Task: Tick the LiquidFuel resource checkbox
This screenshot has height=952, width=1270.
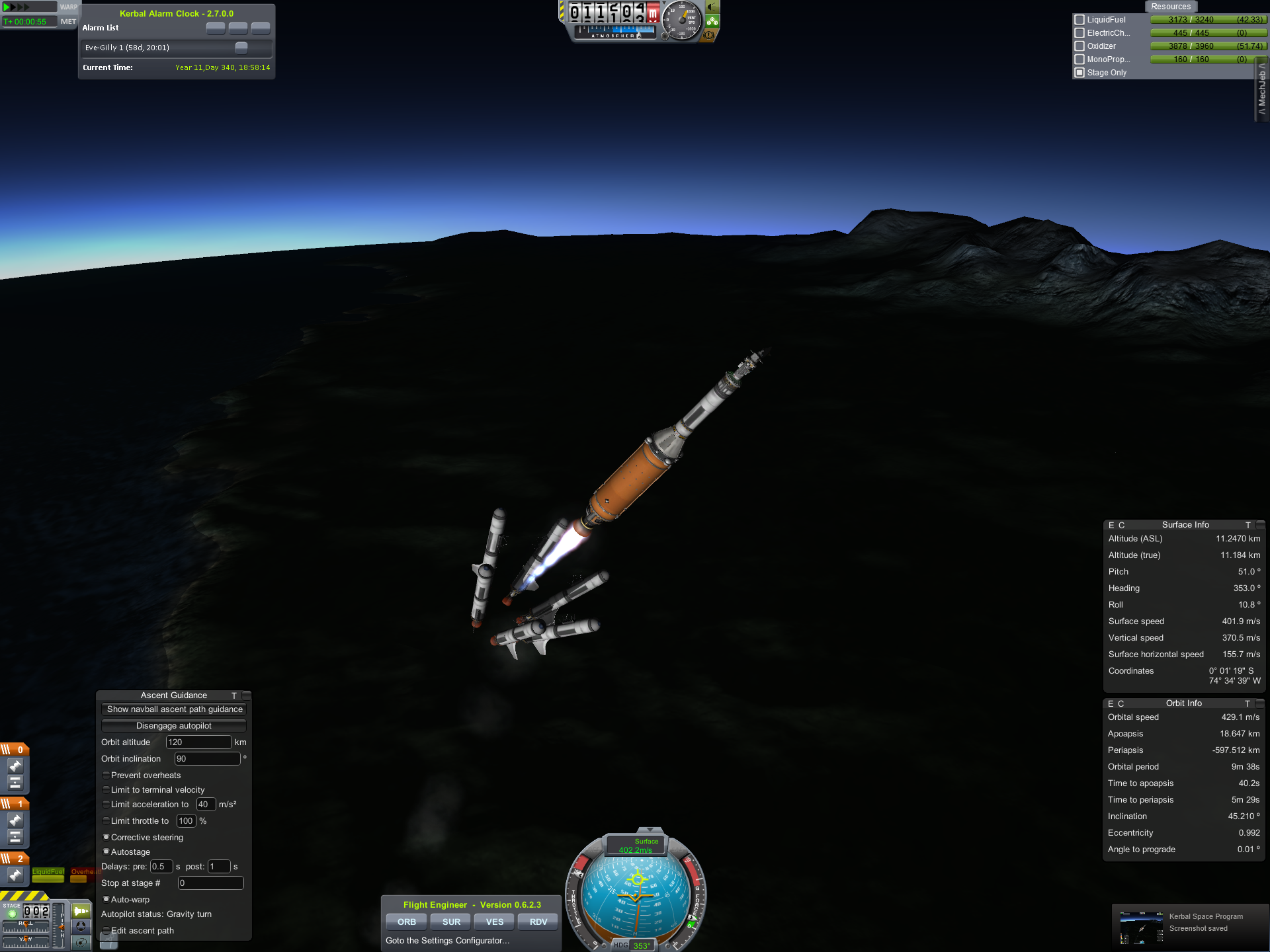Action: click(x=1079, y=20)
